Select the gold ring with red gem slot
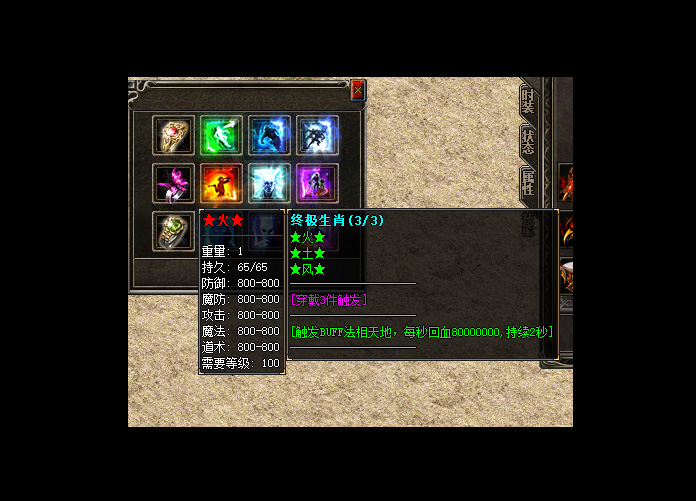 172,135
